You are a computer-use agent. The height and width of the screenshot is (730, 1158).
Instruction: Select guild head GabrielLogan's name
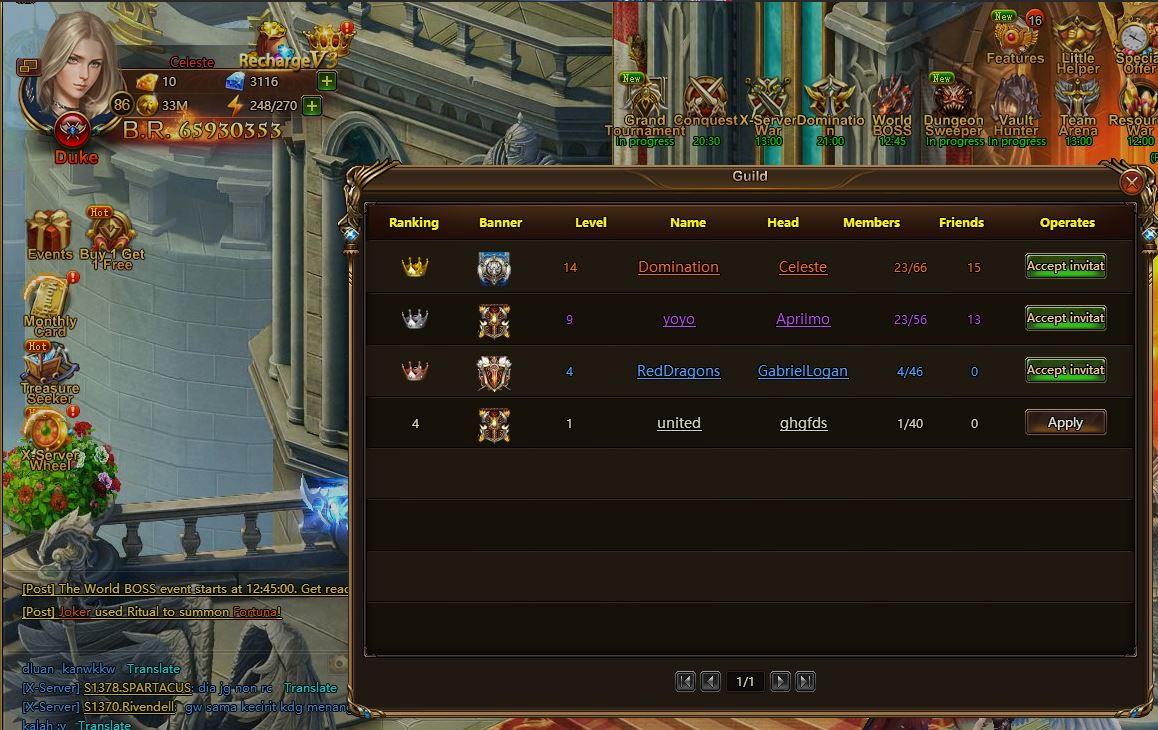[802, 371]
